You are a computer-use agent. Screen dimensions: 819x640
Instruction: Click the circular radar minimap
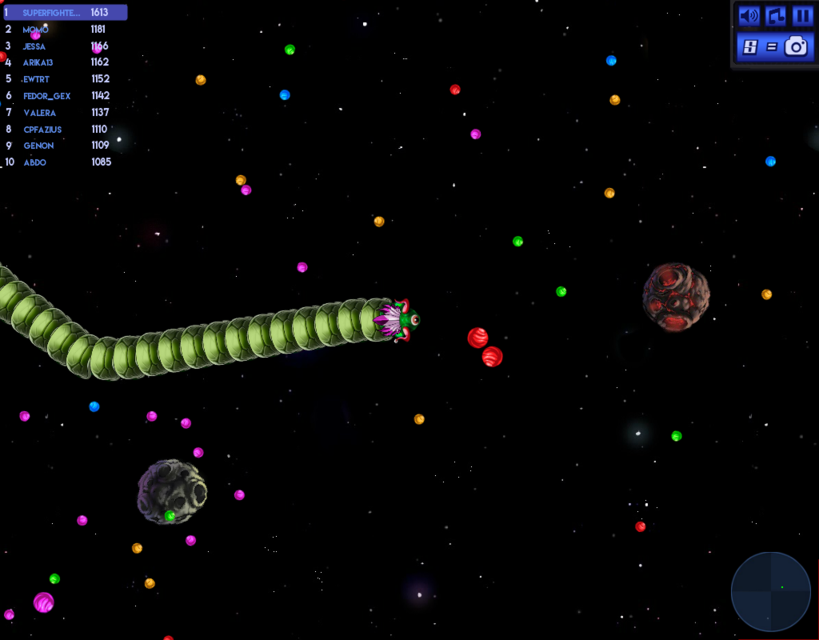tap(771, 592)
